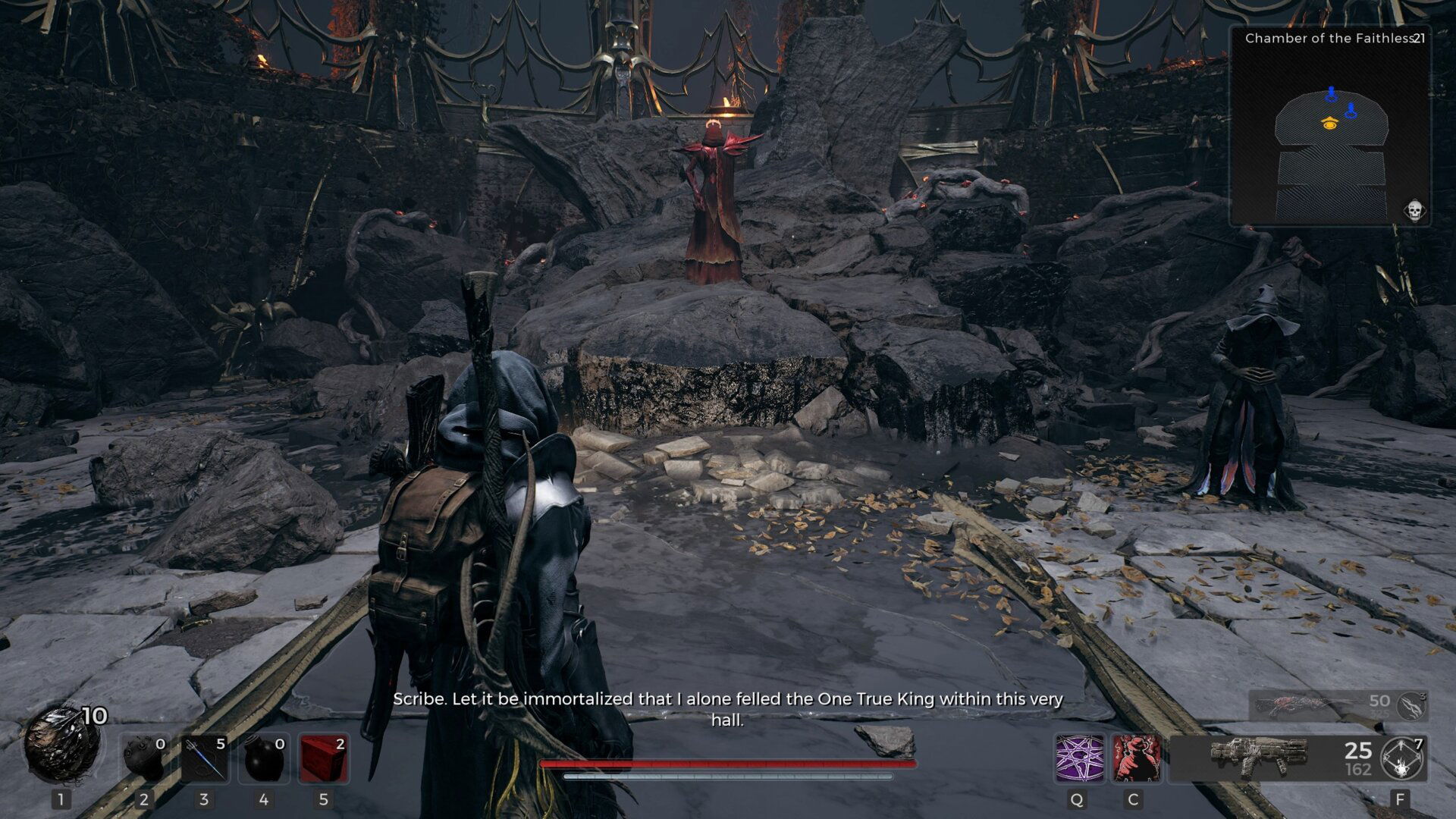Click the secondary weapon's claw mod icon
This screenshot has height=819, width=1456.
(x=1412, y=706)
